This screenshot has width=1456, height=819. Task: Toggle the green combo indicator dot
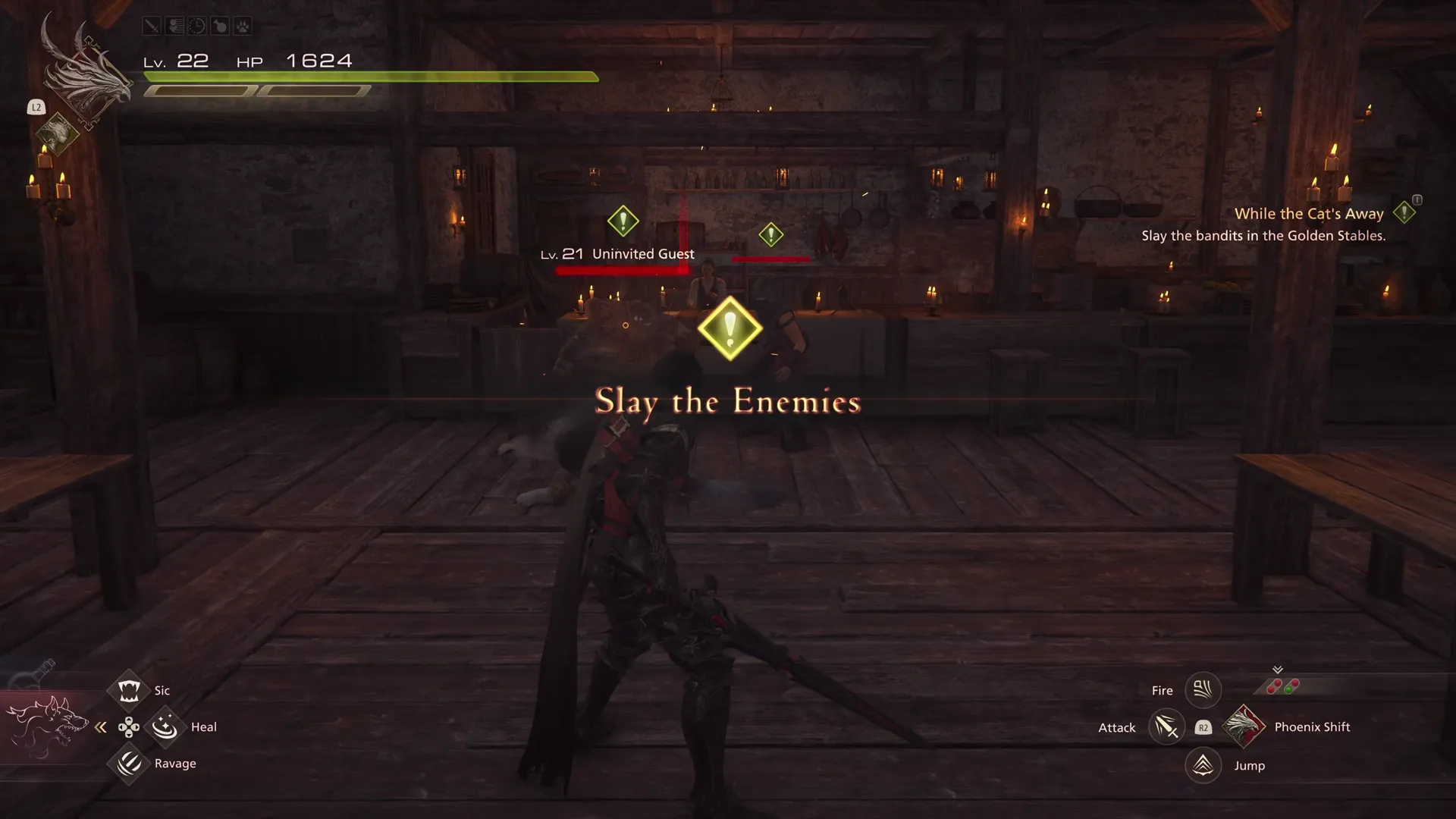coord(1289,689)
